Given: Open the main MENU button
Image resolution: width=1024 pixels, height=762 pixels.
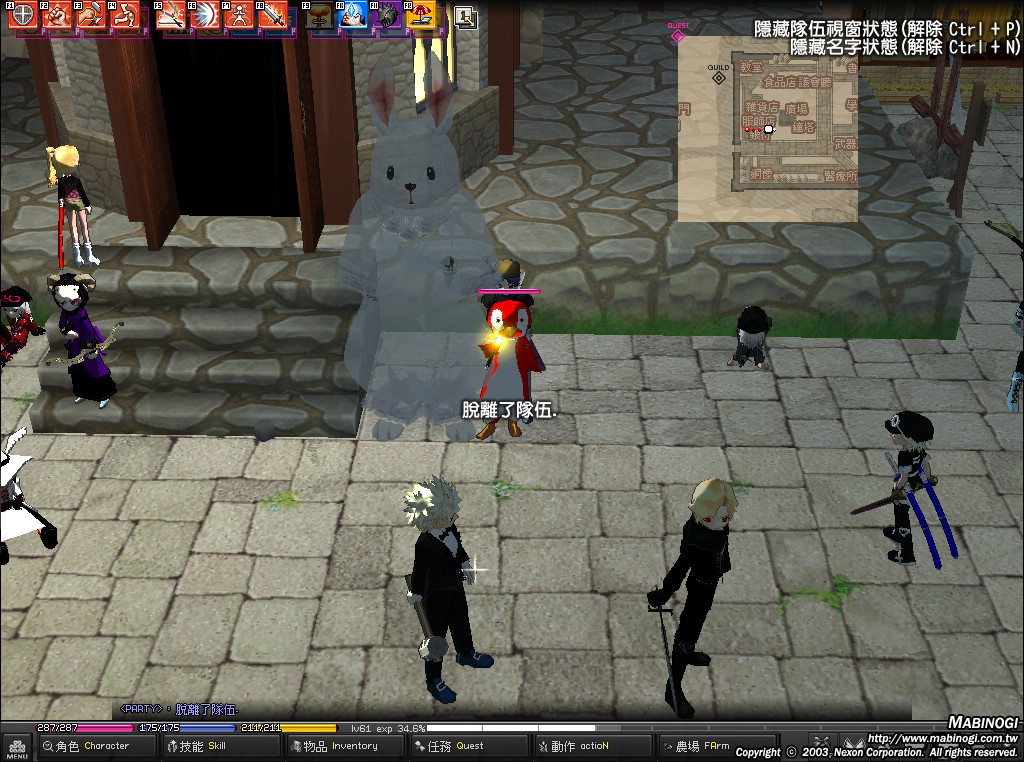Looking at the screenshot, I should coord(17,746).
